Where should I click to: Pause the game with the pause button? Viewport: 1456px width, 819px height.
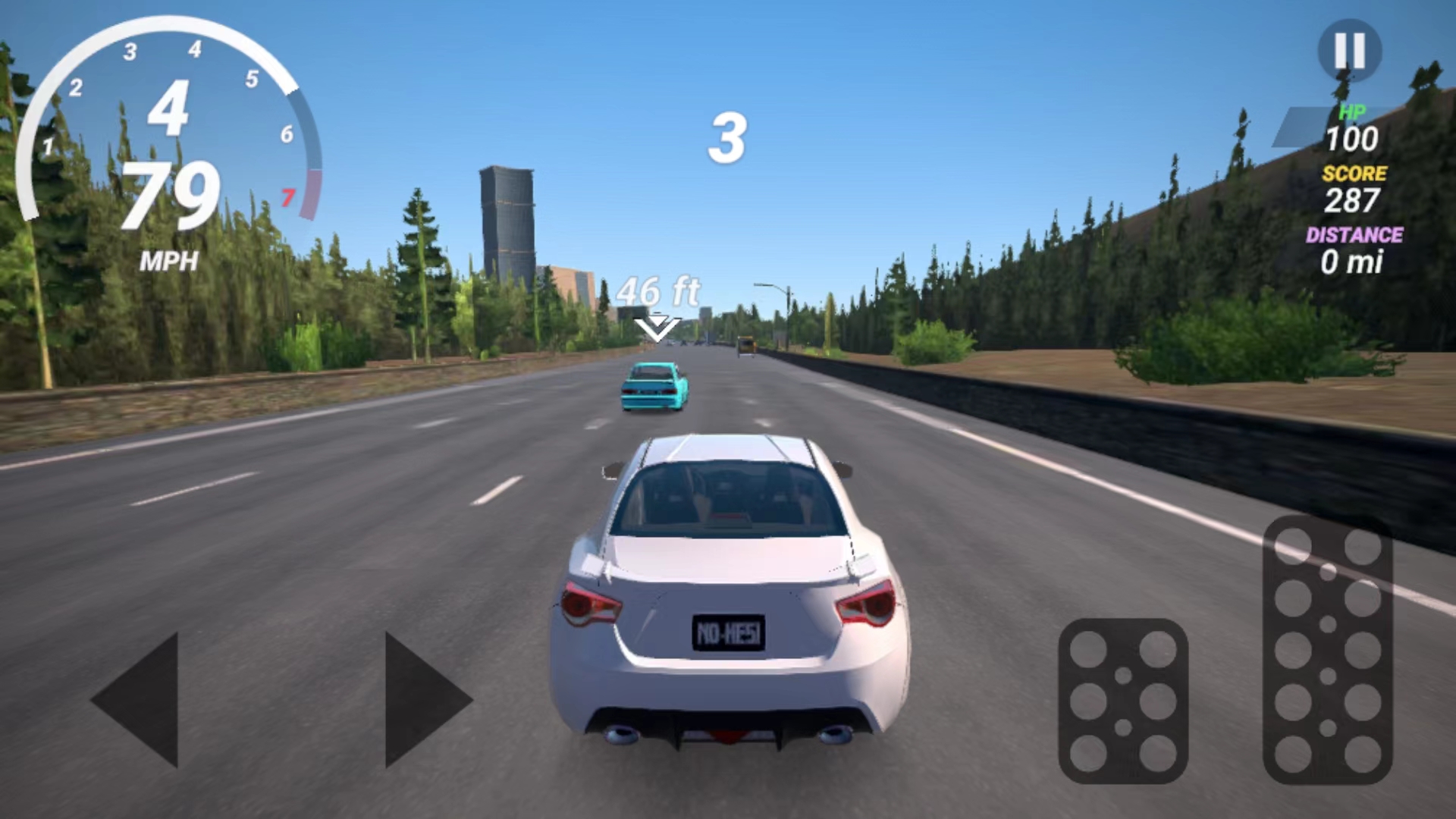(x=1349, y=51)
